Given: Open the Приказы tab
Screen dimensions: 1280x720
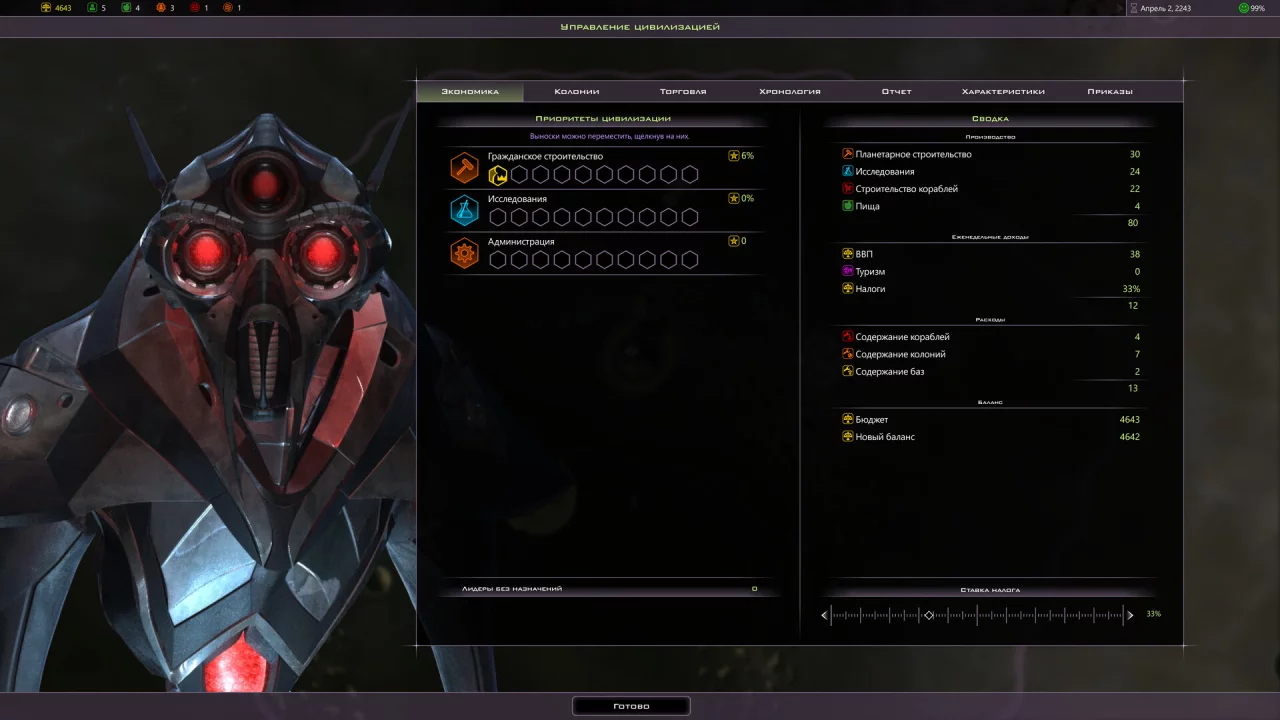Looking at the screenshot, I should pos(1110,91).
